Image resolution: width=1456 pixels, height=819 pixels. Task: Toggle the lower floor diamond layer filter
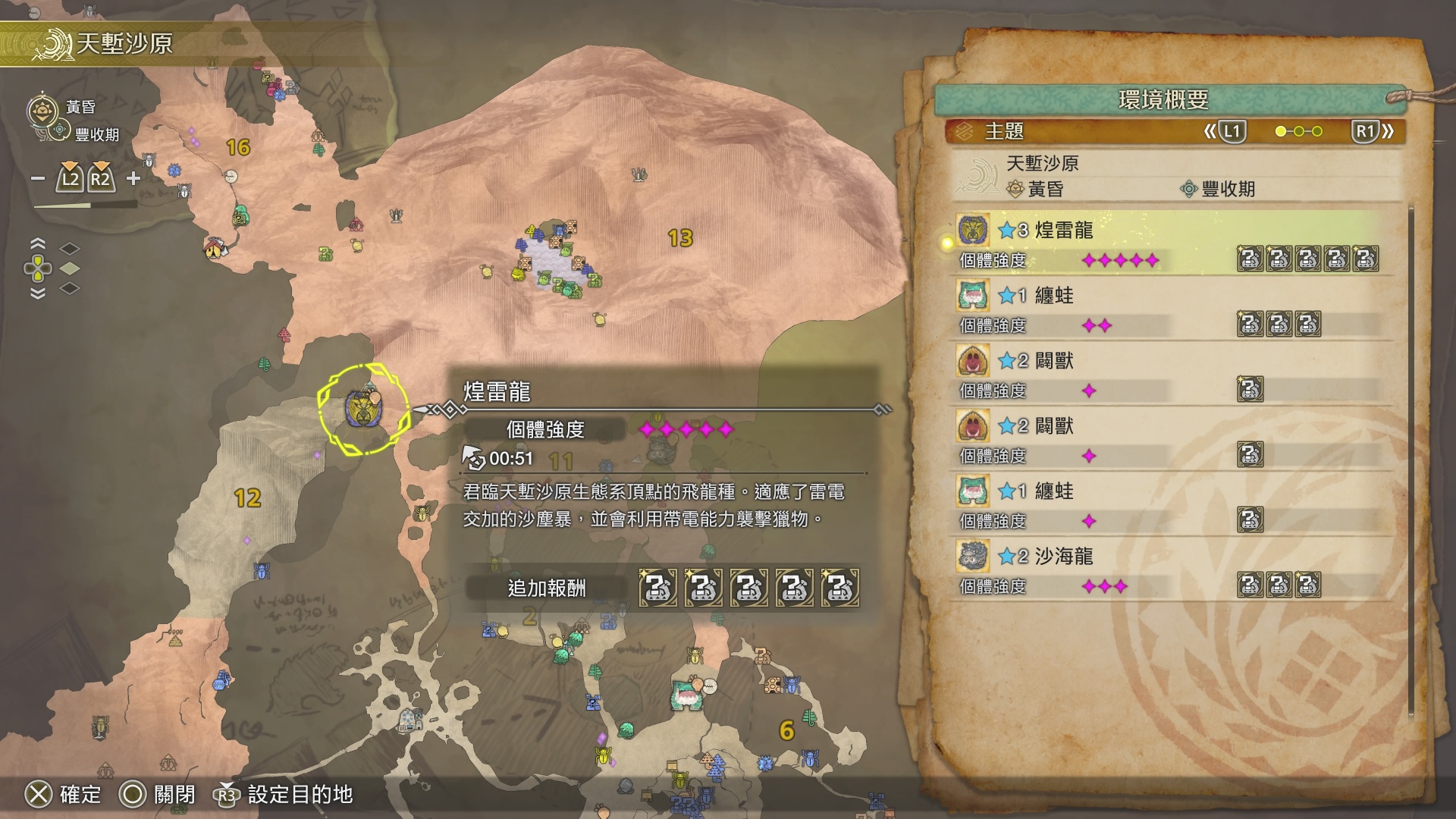tap(70, 288)
